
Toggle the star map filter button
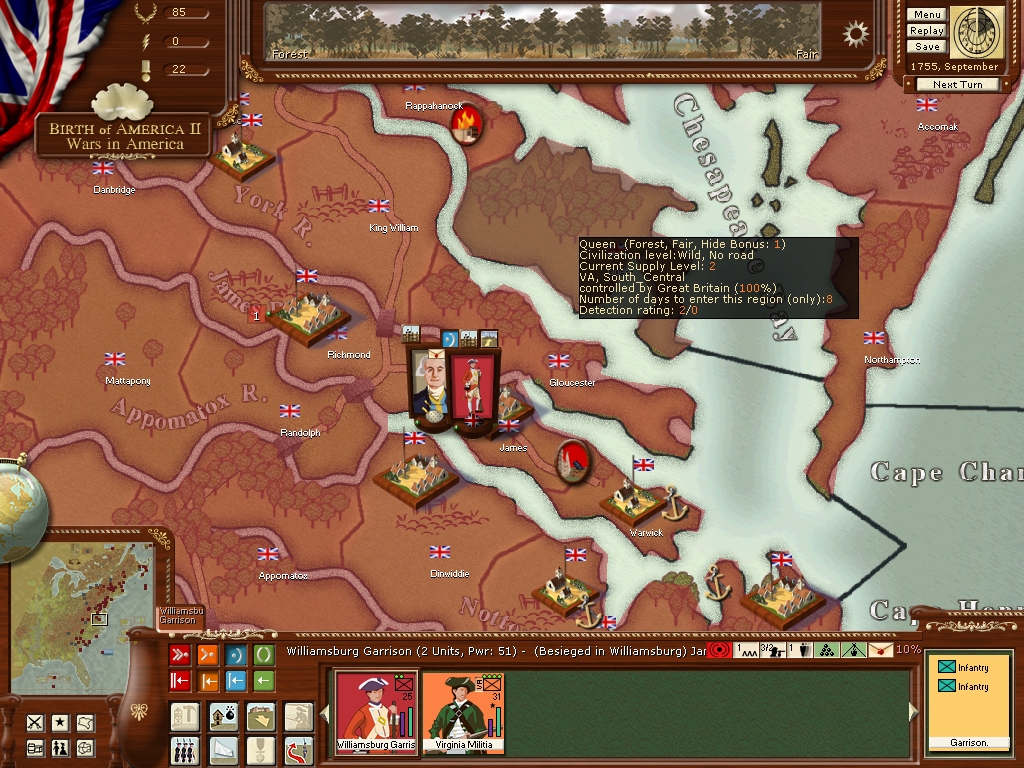[x=60, y=722]
